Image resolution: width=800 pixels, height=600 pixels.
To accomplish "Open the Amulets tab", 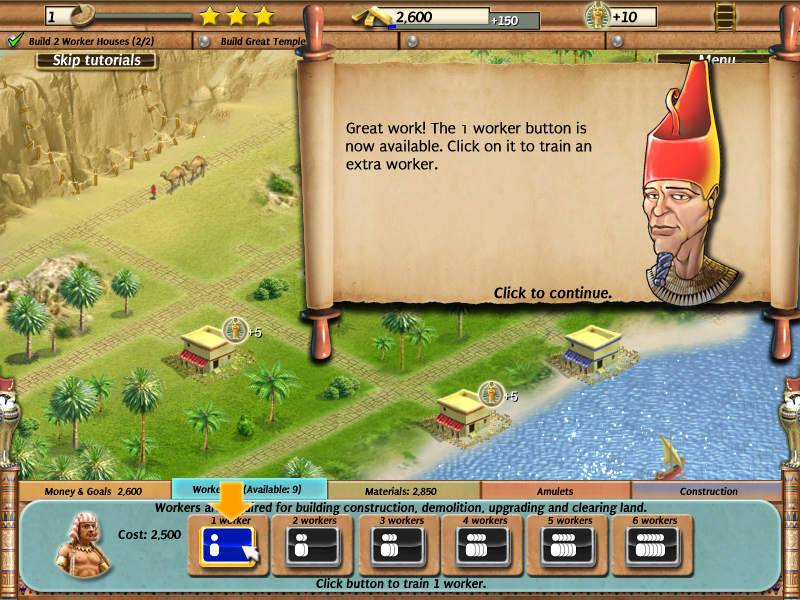I will click(x=555, y=491).
